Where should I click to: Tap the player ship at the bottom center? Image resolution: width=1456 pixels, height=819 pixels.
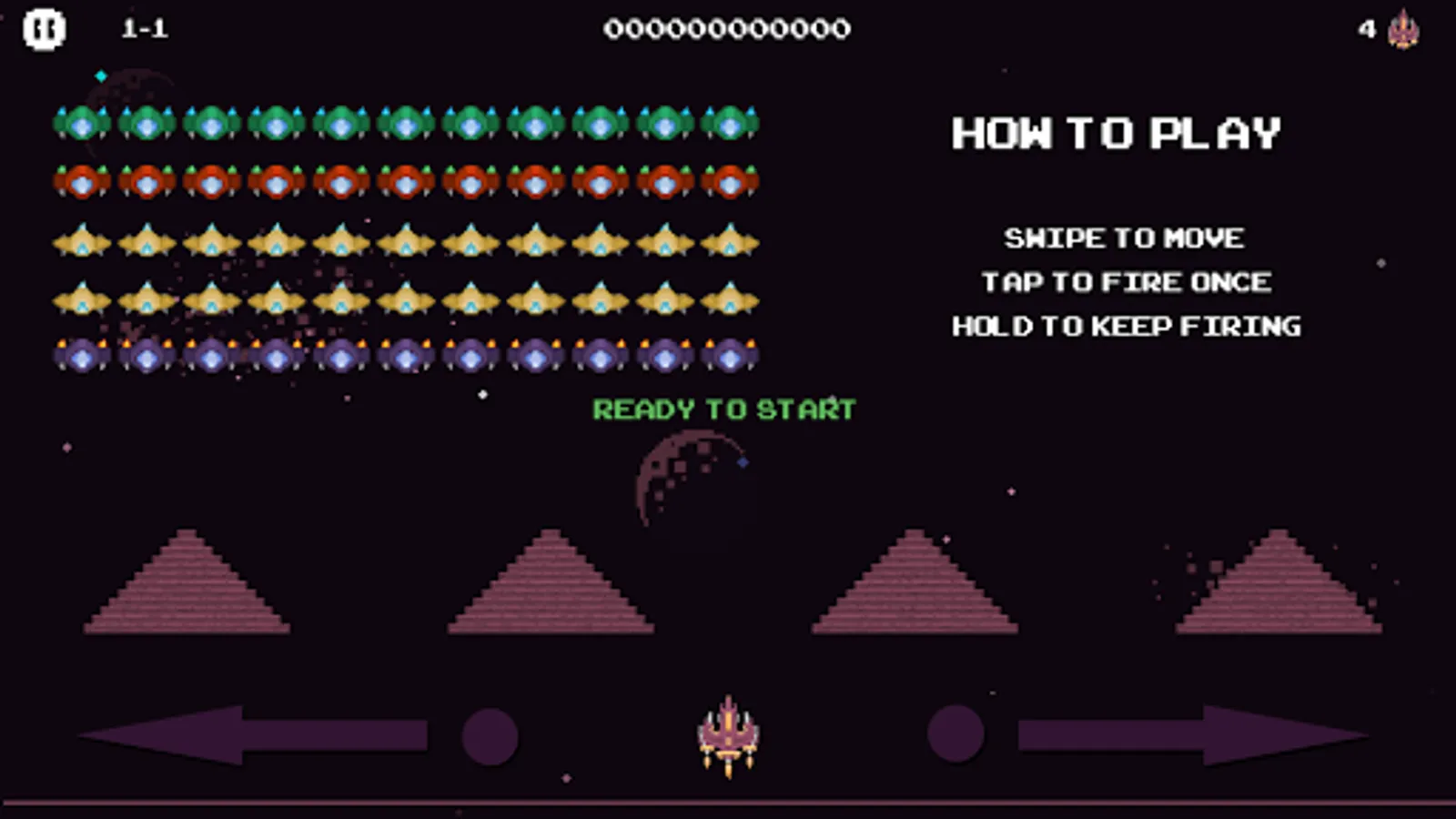pos(728,733)
